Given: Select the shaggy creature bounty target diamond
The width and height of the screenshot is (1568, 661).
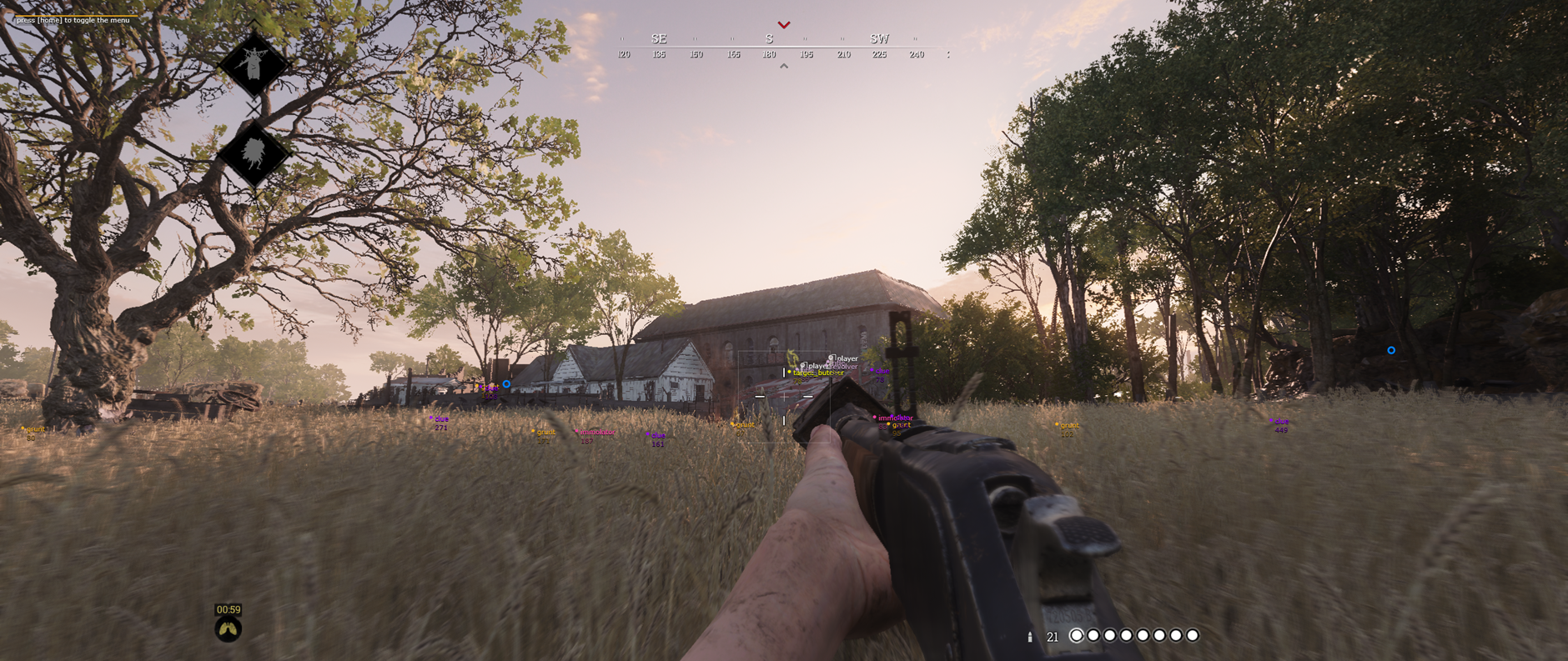Looking at the screenshot, I should coord(253,154).
